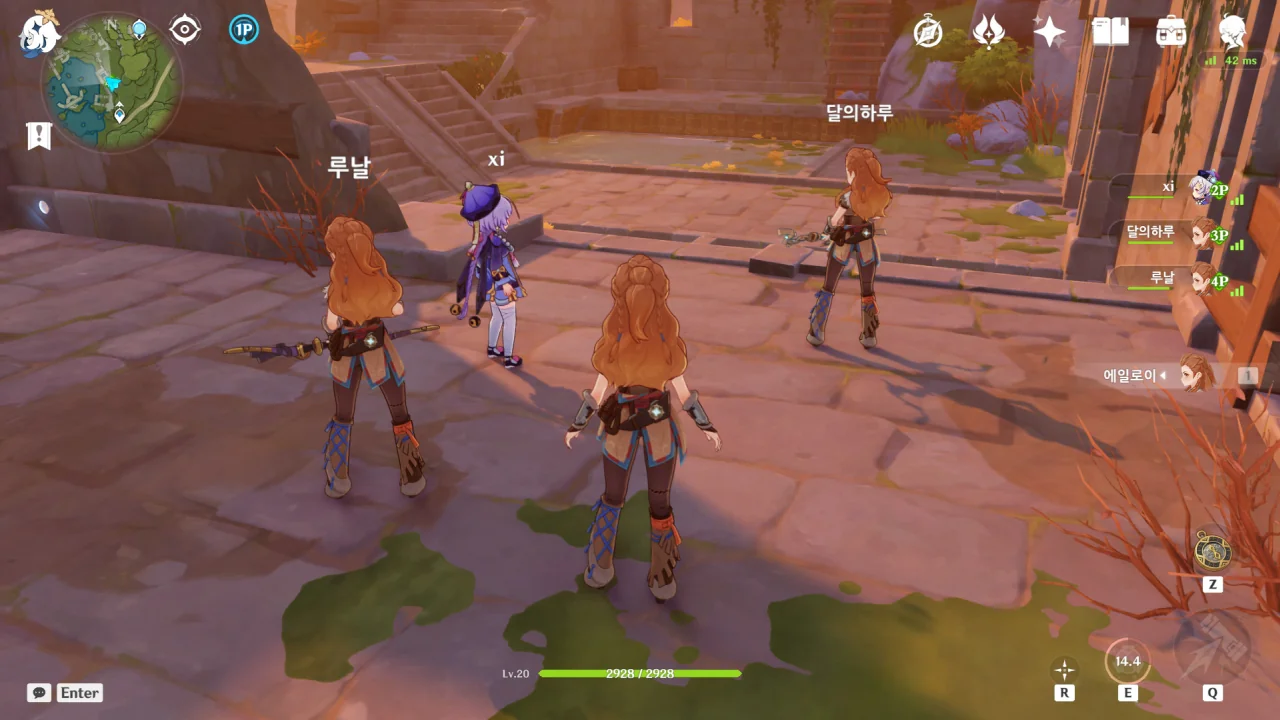The image size is (1280, 720).
Task: Open the adventurer handbook book icon
Action: pos(1110,32)
